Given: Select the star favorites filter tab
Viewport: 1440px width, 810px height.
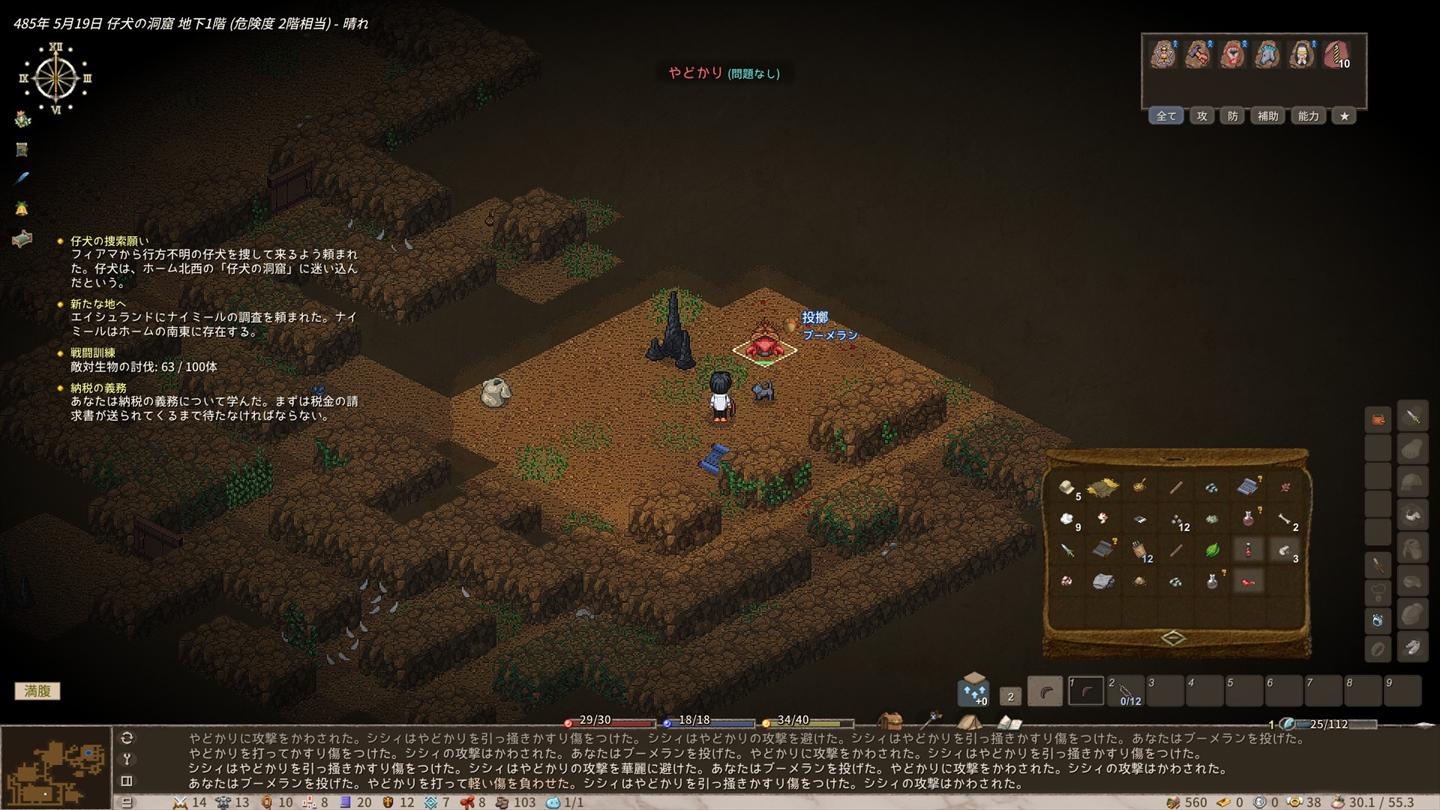Looking at the screenshot, I should pyautogui.click(x=1344, y=116).
